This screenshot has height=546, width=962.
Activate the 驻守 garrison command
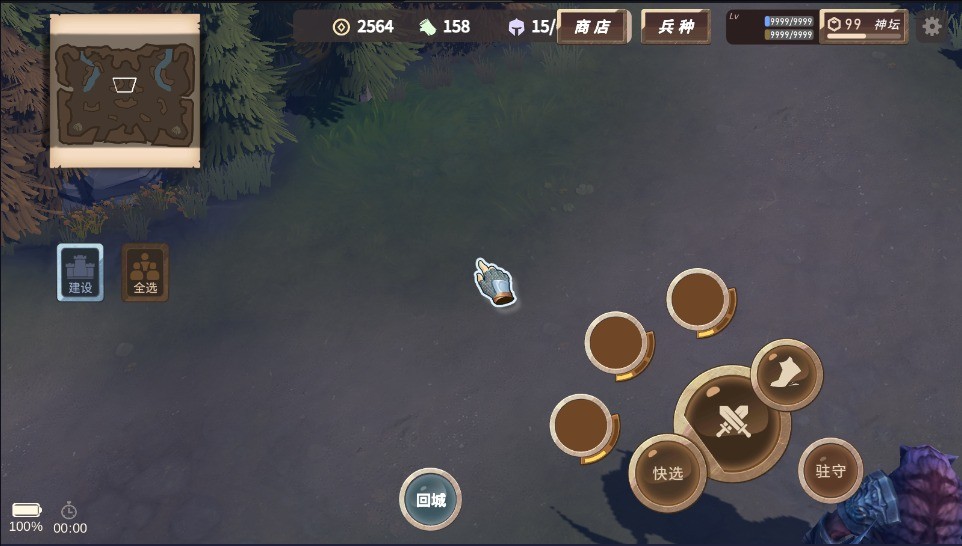(x=830, y=470)
